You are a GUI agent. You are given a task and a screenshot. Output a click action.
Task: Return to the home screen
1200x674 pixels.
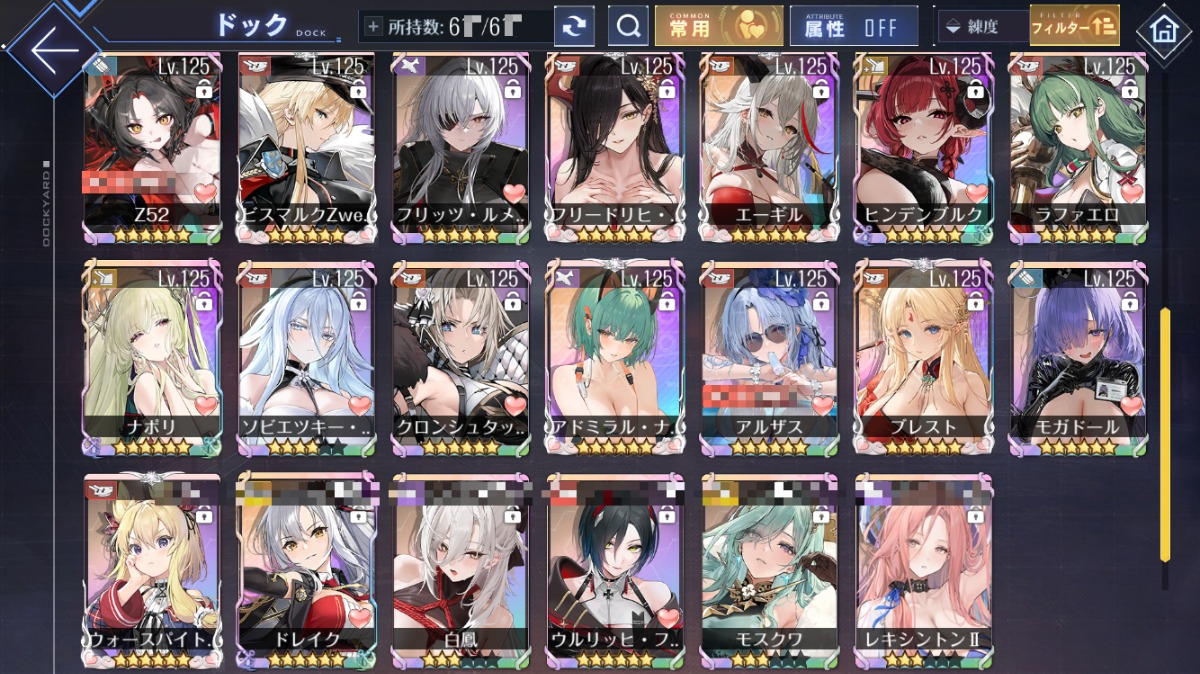pyautogui.click(x=1164, y=31)
